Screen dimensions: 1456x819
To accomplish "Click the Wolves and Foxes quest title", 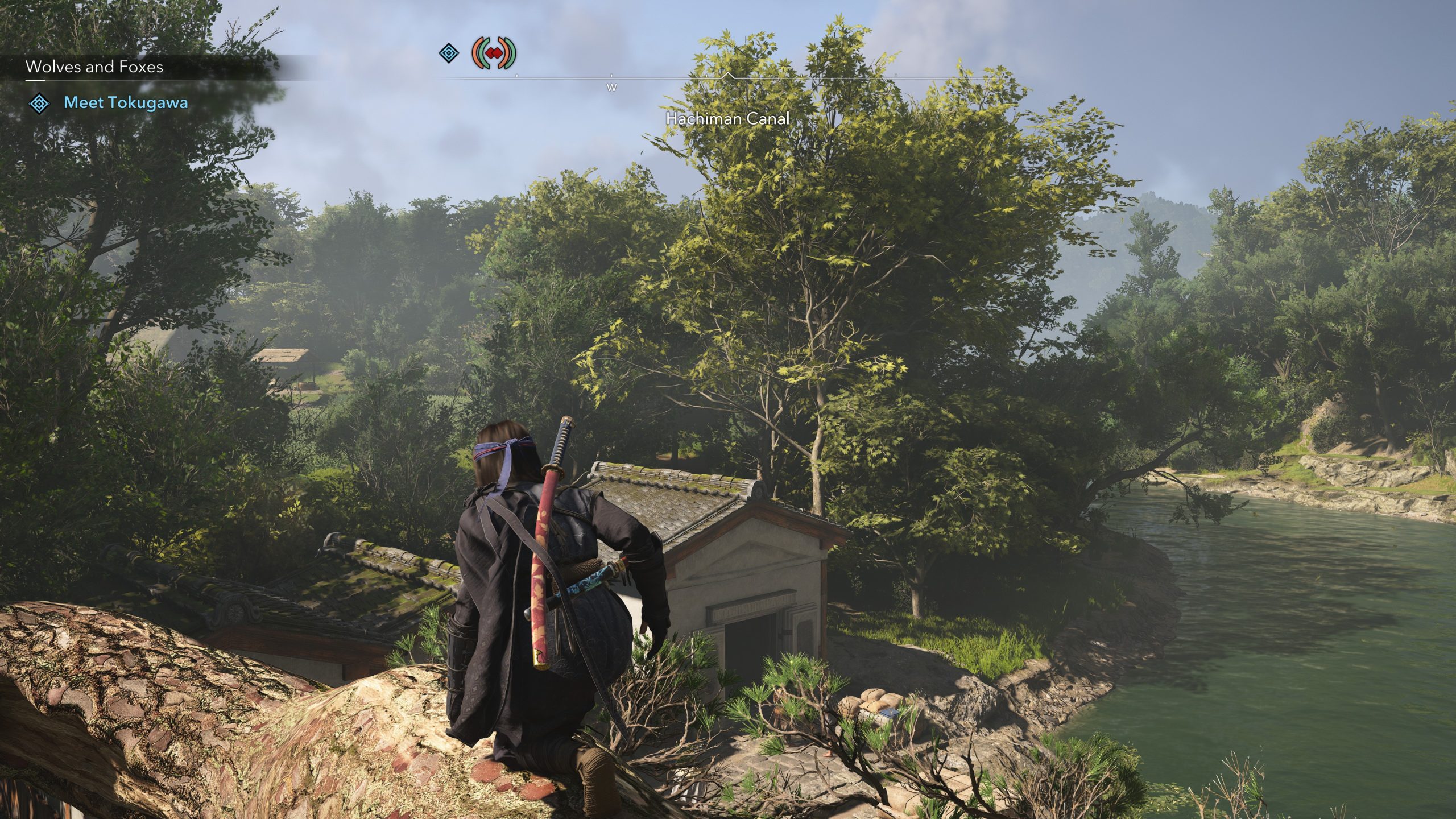I will click(94, 67).
